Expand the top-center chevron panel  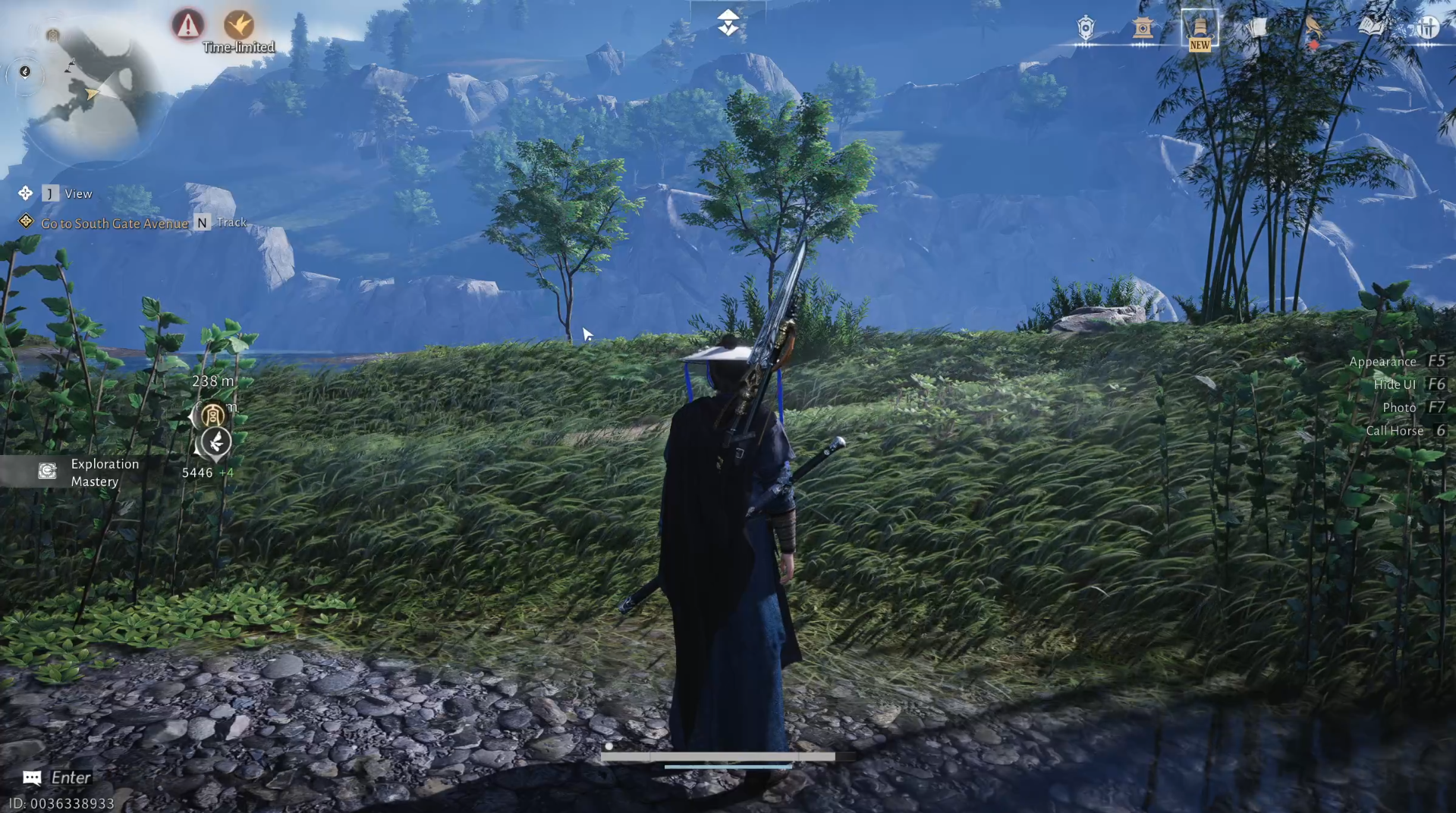tap(727, 23)
